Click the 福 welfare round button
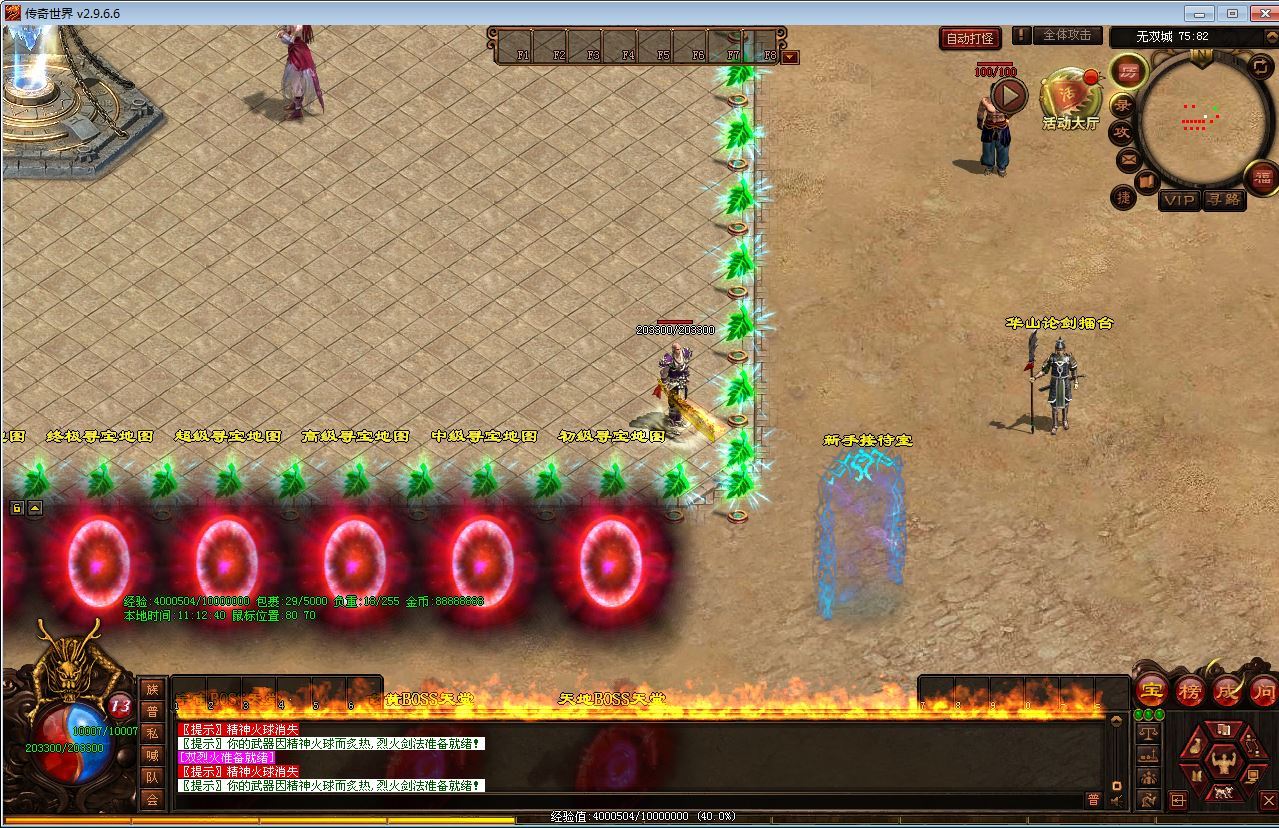 1262,178
